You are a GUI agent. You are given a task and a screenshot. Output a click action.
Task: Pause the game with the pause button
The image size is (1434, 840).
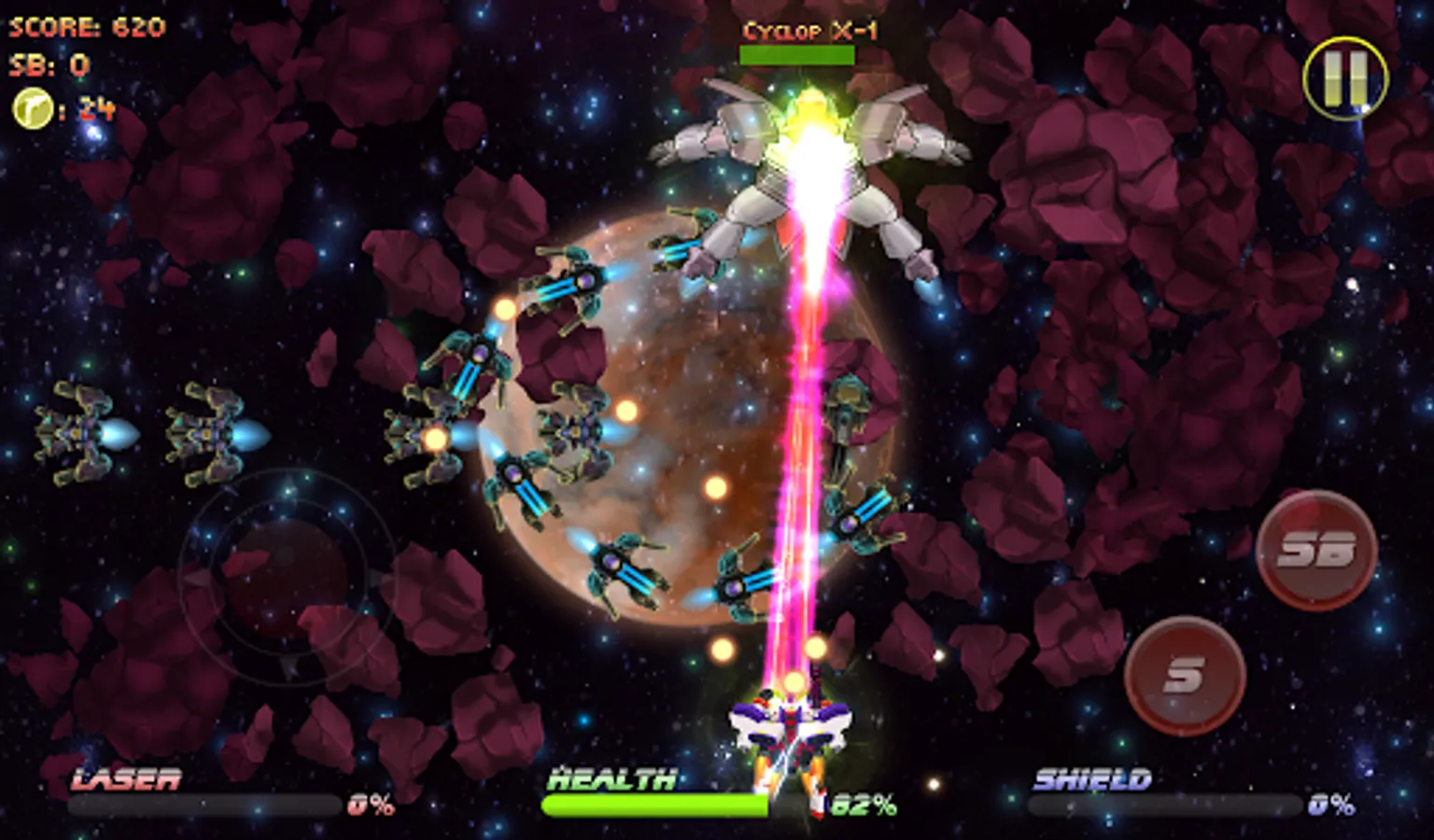tap(1345, 77)
